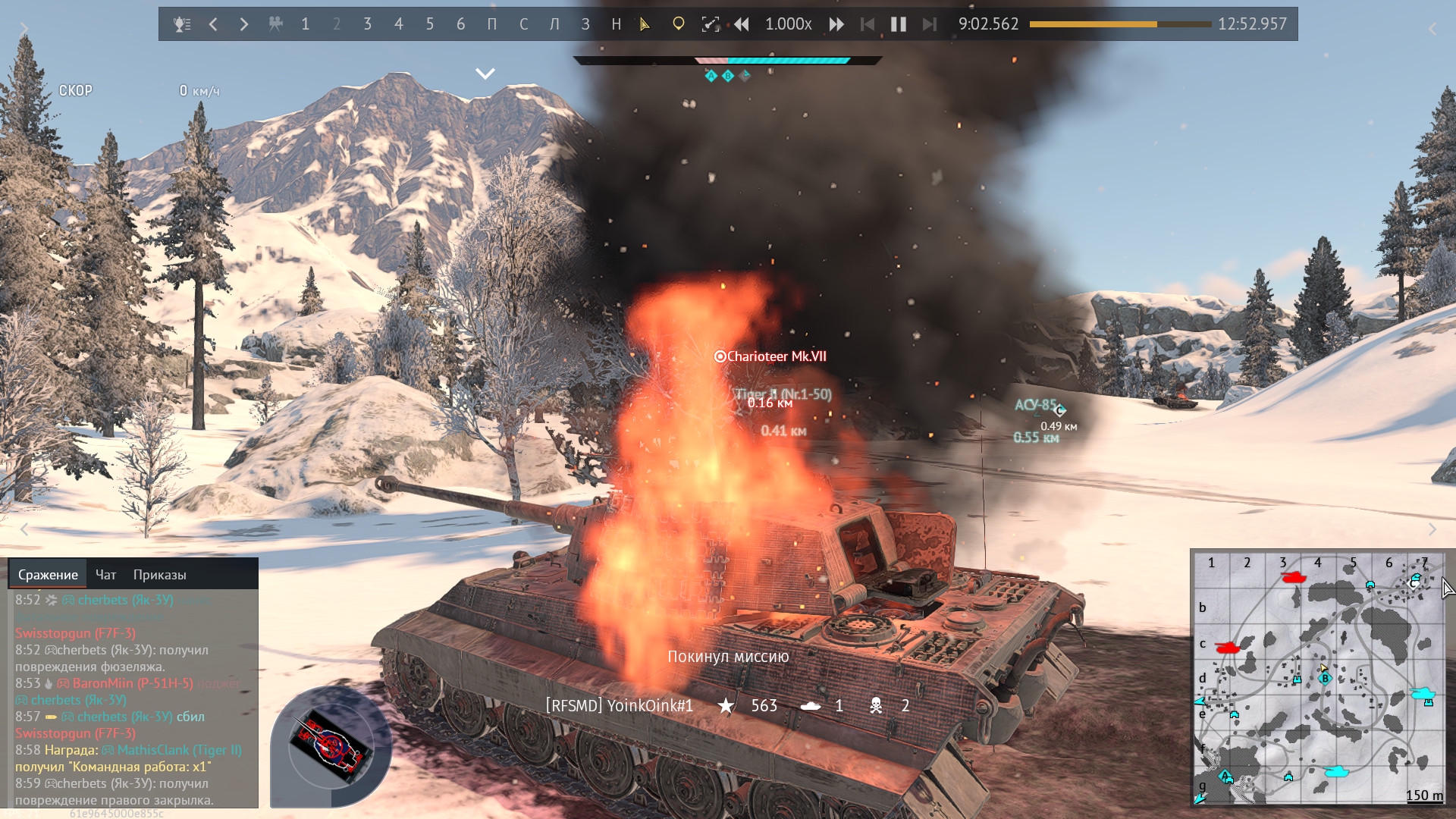Seek along the orange replay timeline bar
Viewport: 1456px width, 819px height.
[1119, 24]
